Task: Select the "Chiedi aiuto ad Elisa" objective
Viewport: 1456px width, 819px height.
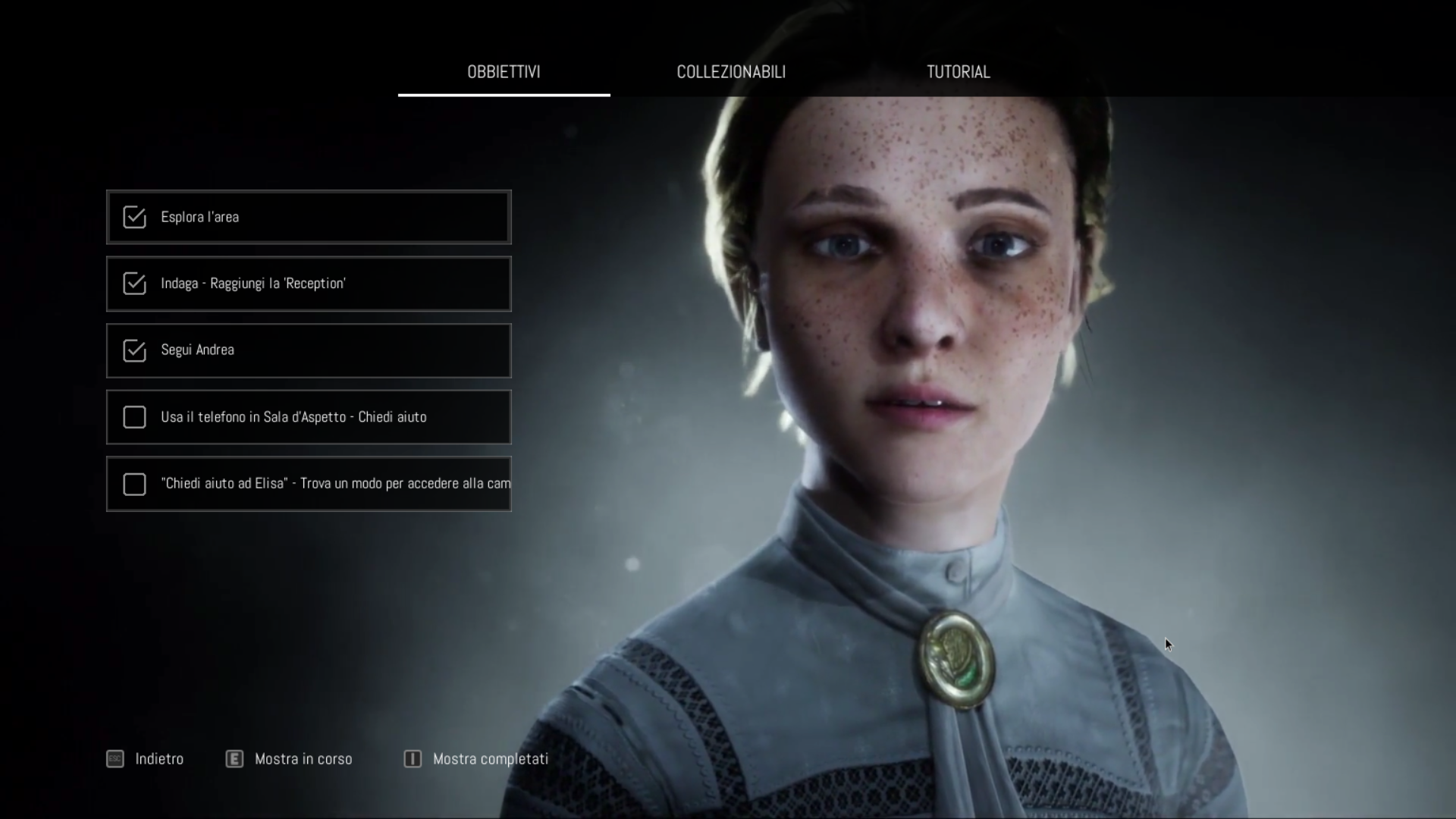Action: [x=309, y=484]
